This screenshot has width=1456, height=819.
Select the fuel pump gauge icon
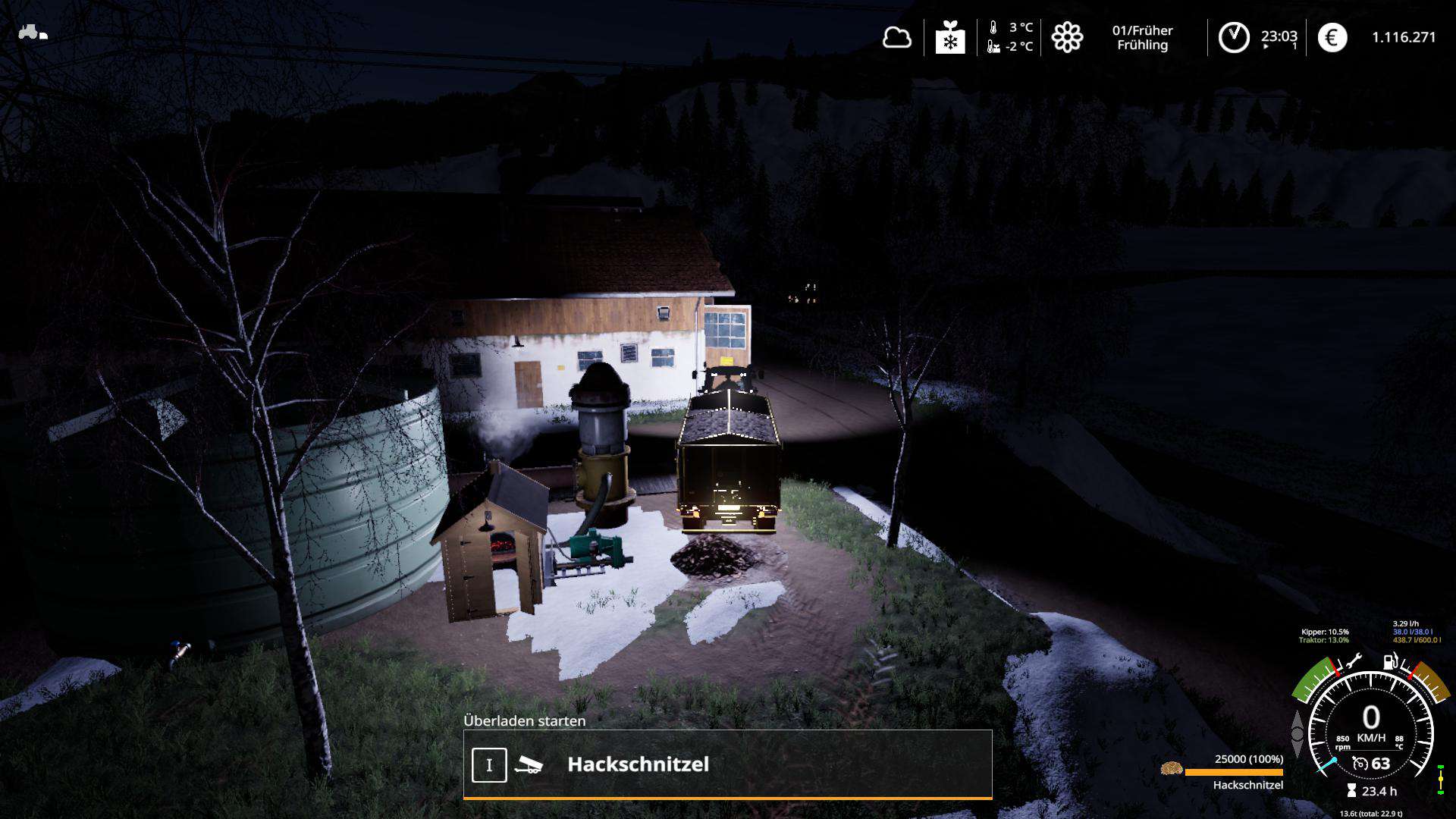[x=1391, y=661]
